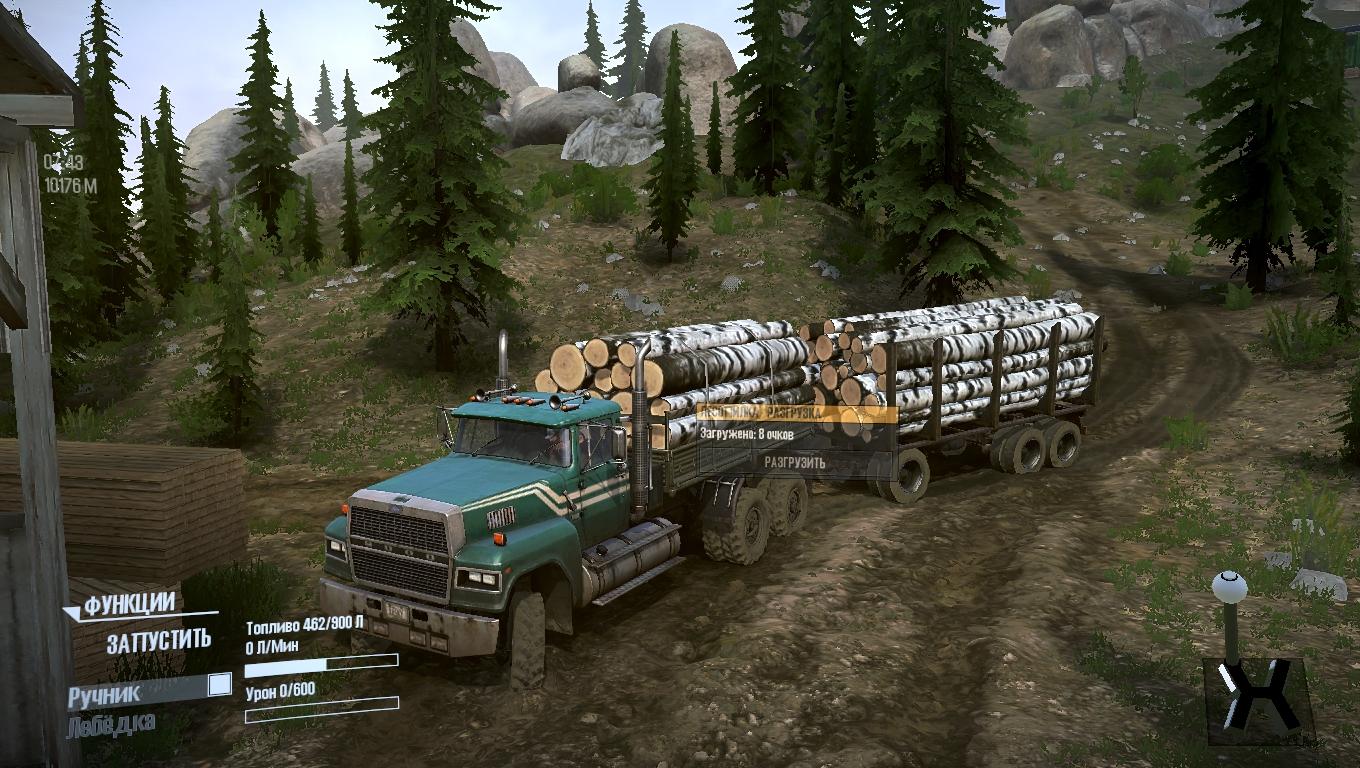This screenshot has width=1360, height=768.
Task: Open the ФУНКЦИИ functions menu
Action: click(x=129, y=604)
